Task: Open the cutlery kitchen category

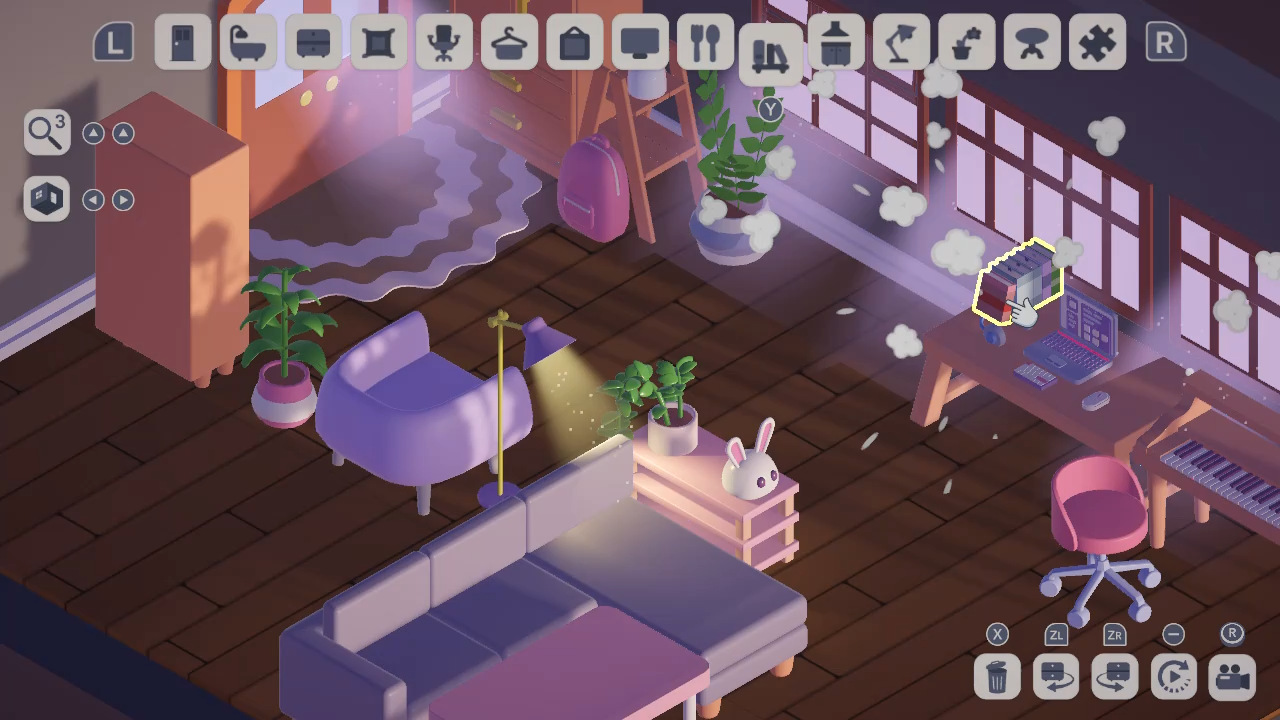Action: click(x=705, y=43)
